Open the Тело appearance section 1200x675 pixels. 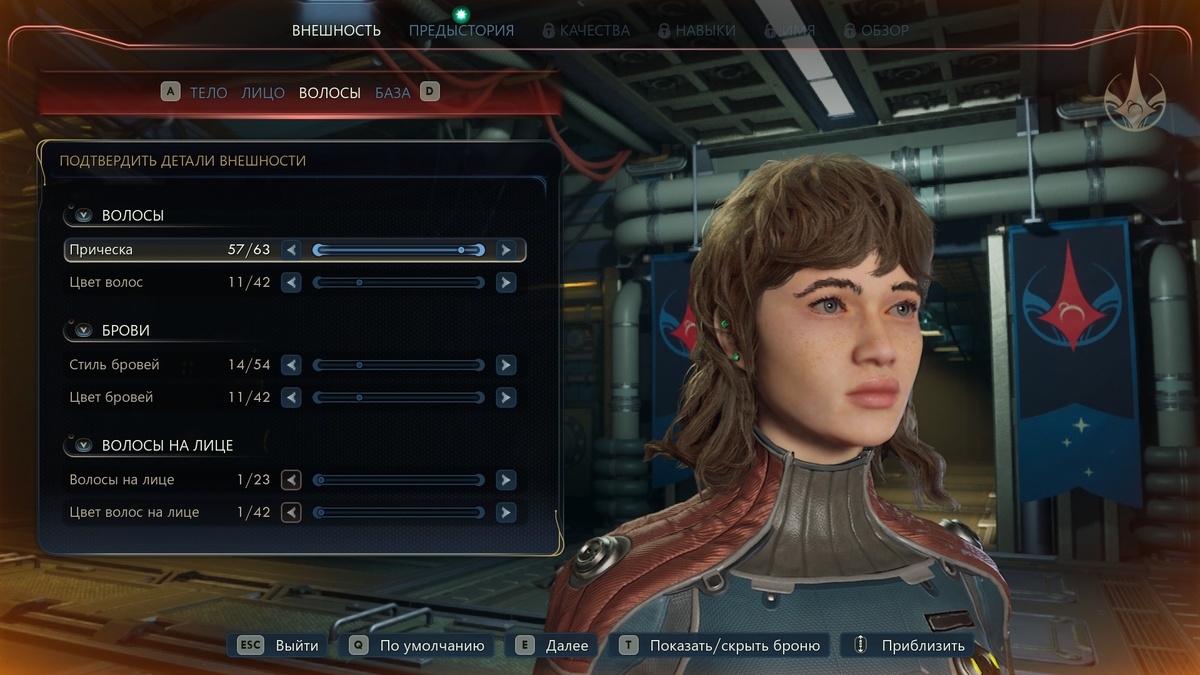[208, 93]
